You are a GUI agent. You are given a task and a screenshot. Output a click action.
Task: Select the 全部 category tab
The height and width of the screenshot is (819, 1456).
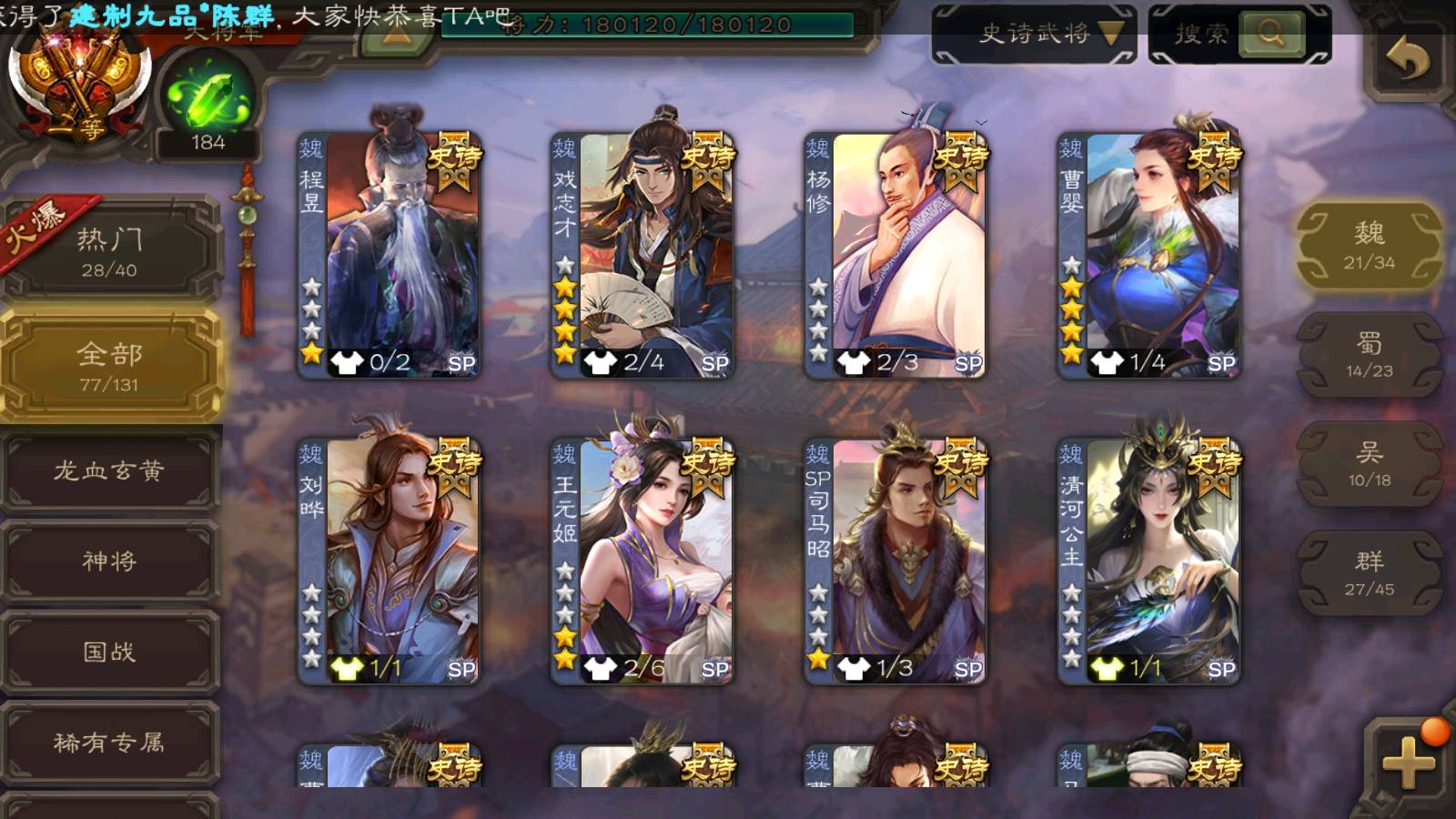click(109, 366)
